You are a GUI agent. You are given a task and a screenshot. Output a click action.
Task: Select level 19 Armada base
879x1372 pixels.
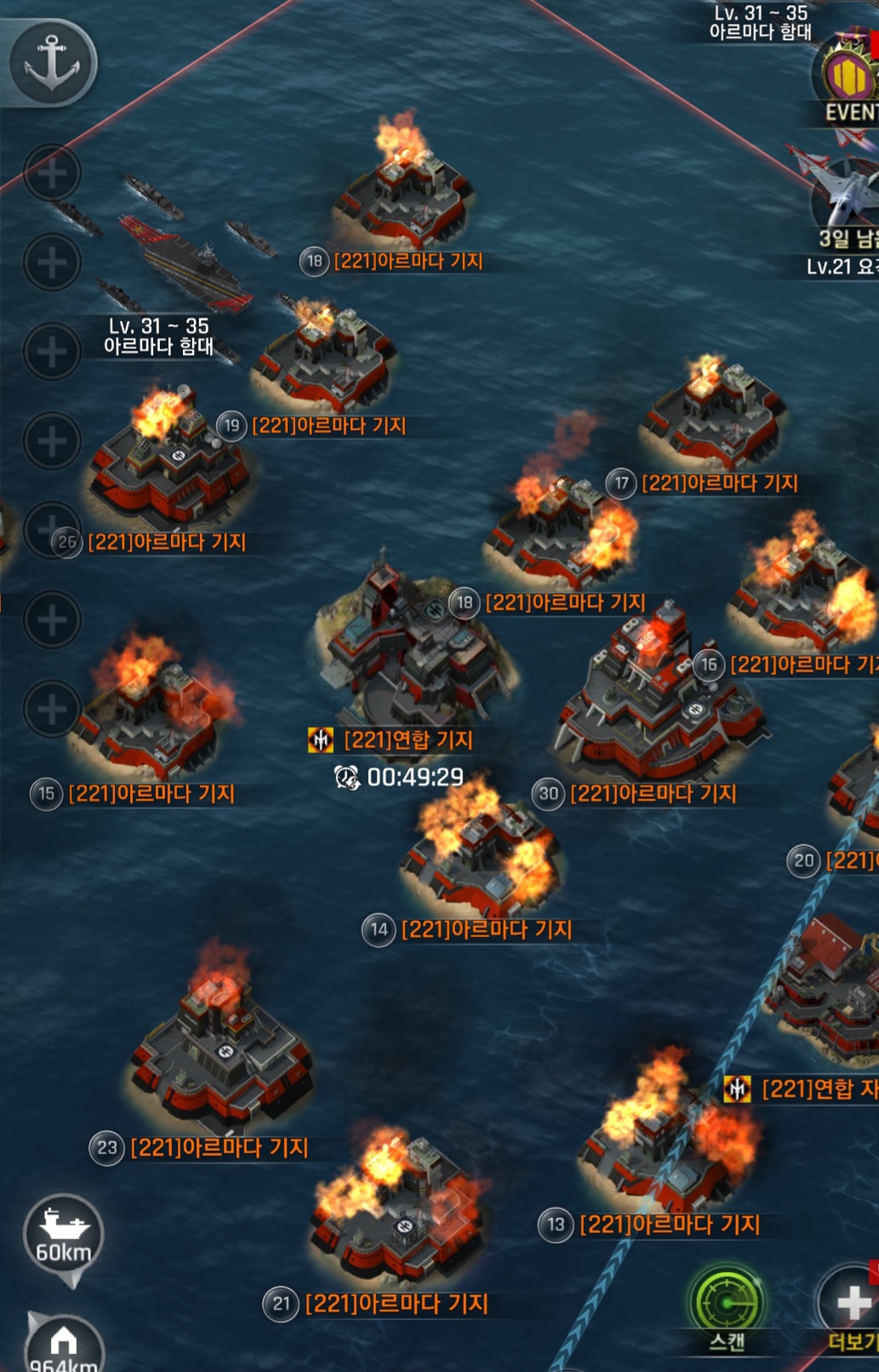point(328,353)
